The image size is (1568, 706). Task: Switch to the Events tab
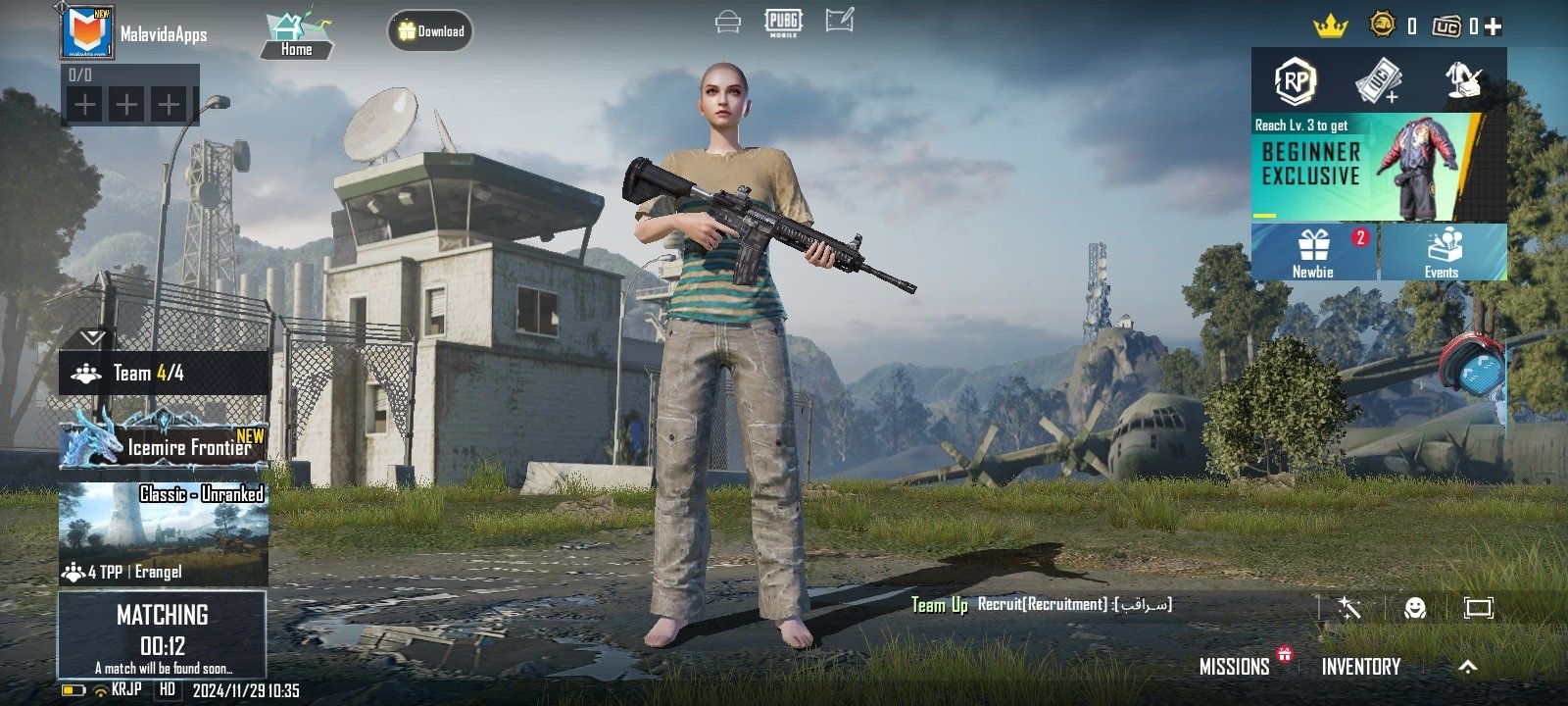click(1441, 252)
